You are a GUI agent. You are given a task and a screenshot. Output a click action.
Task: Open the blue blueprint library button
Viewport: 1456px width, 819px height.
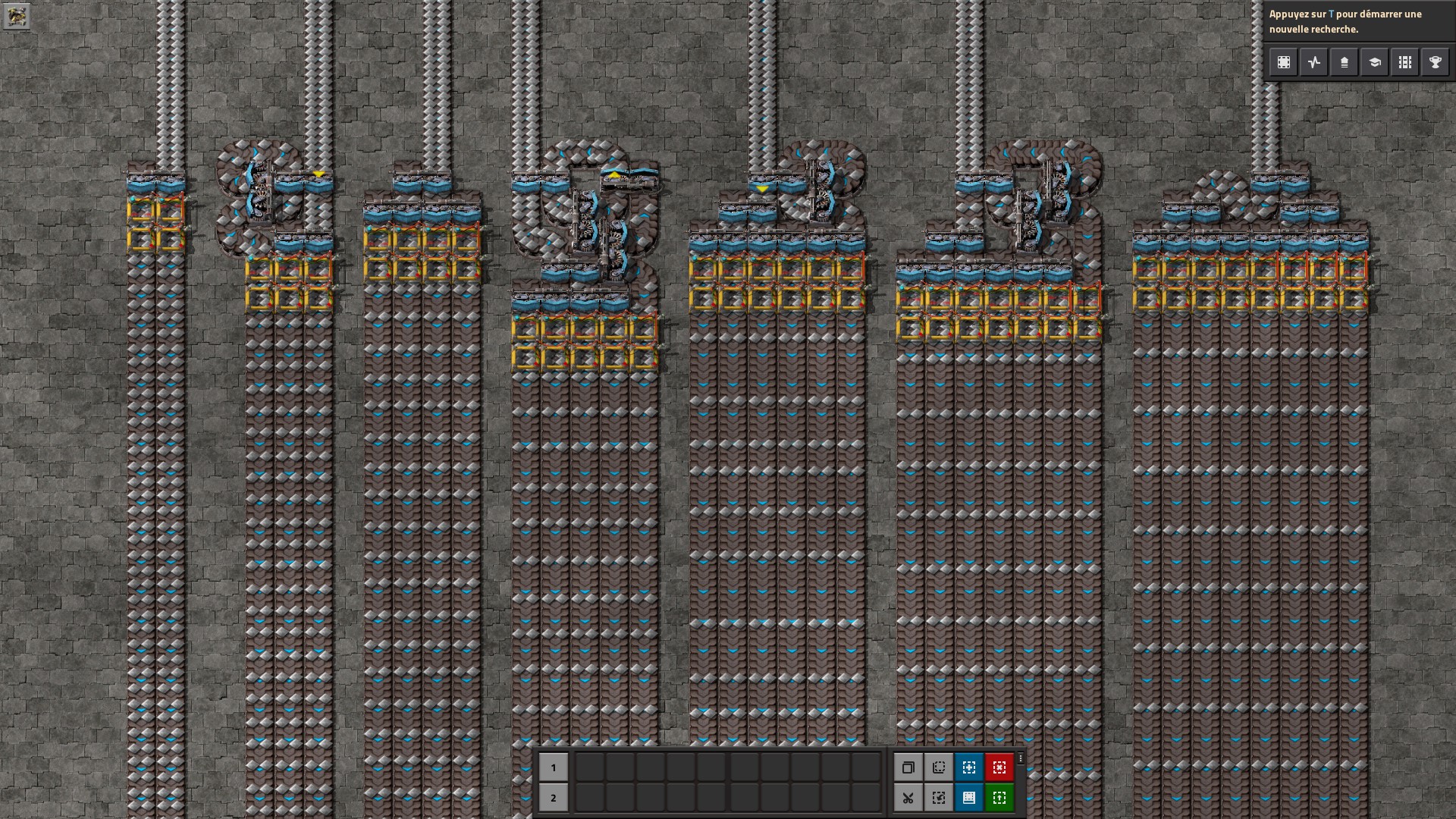[969, 798]
